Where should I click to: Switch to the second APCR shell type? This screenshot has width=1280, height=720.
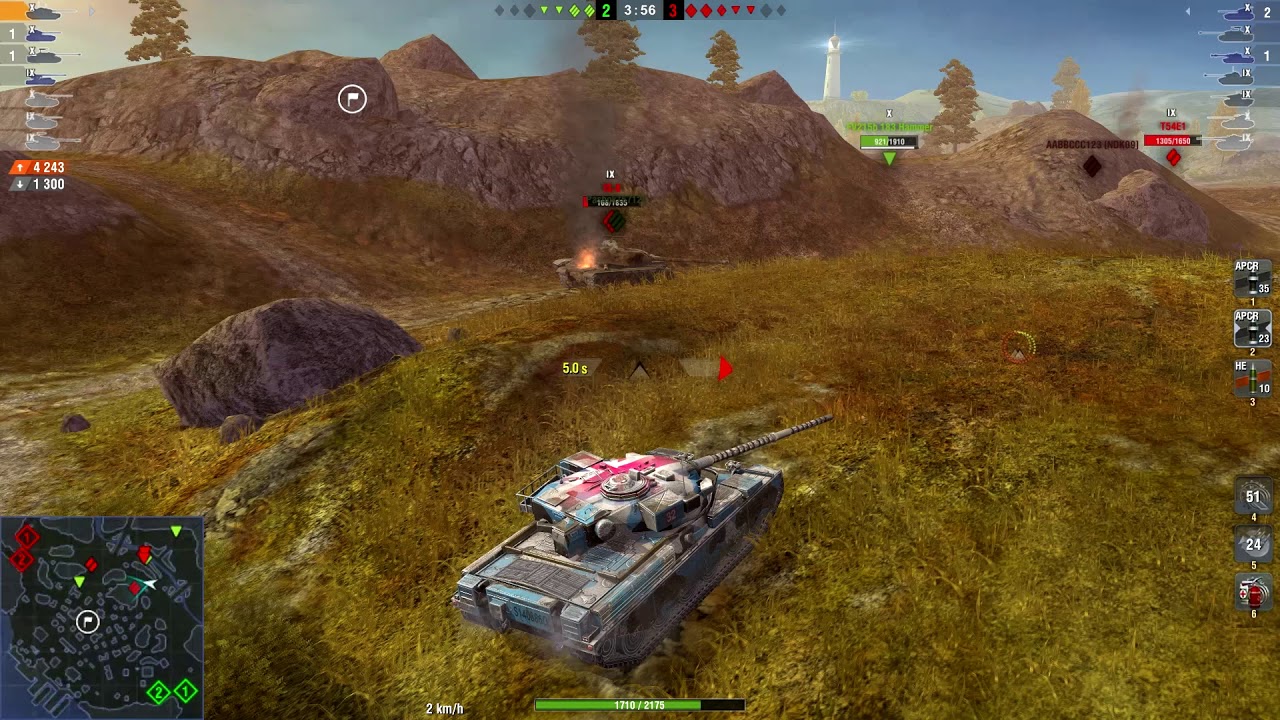(x=1251, y=330)
